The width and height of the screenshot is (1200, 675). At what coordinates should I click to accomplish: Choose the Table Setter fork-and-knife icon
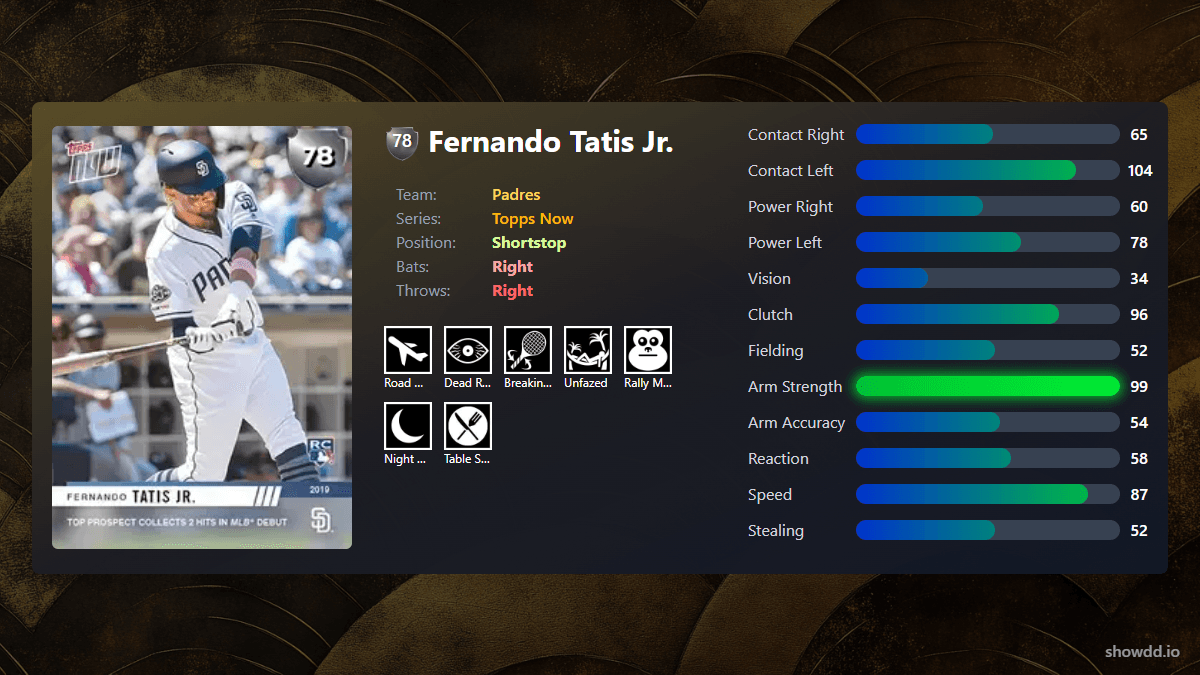coord(468,426)
